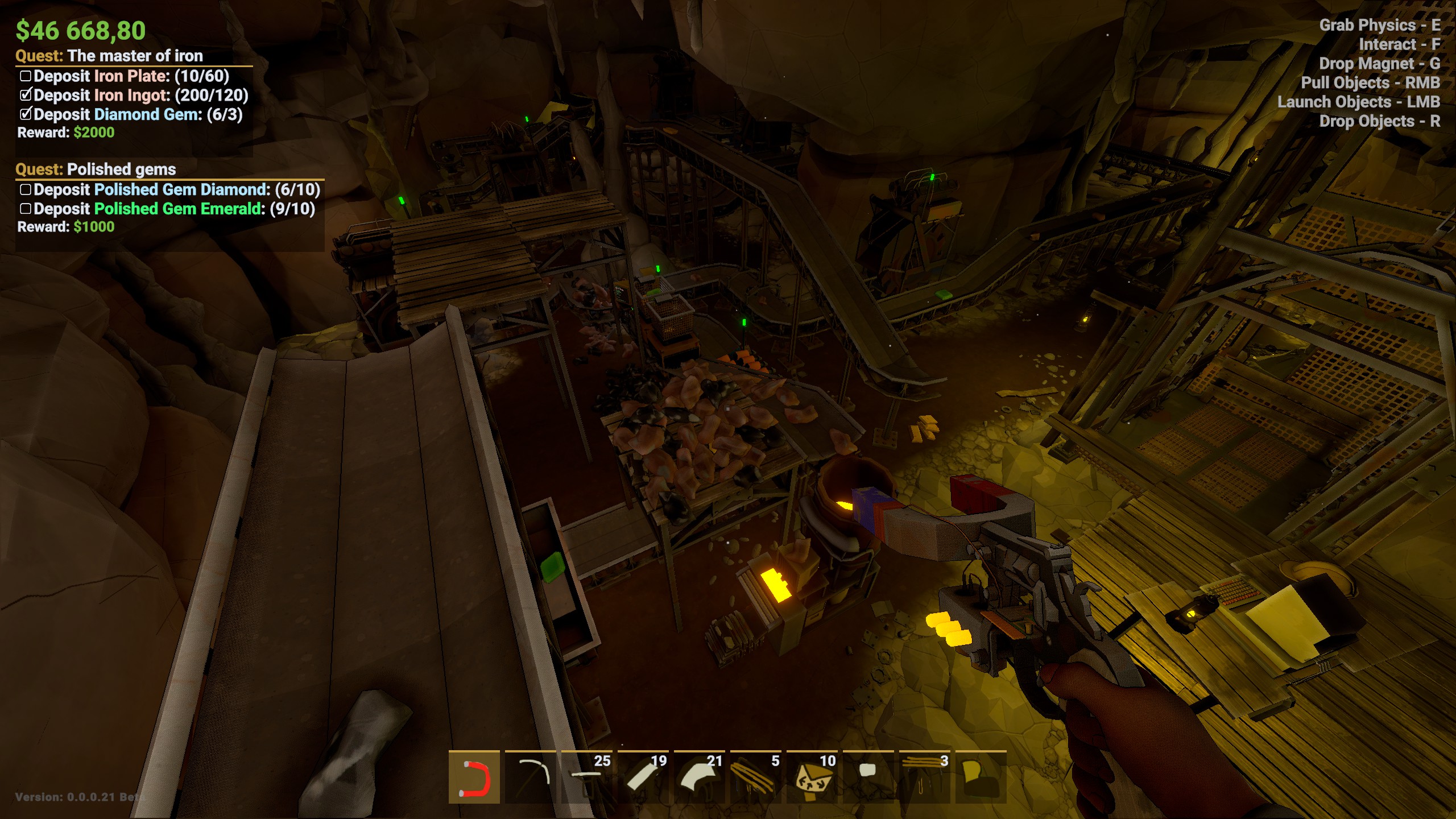Choose the yellow machine hotbar slot
The width and height of the screenshot is (1456, 819).
coord(981,777)
